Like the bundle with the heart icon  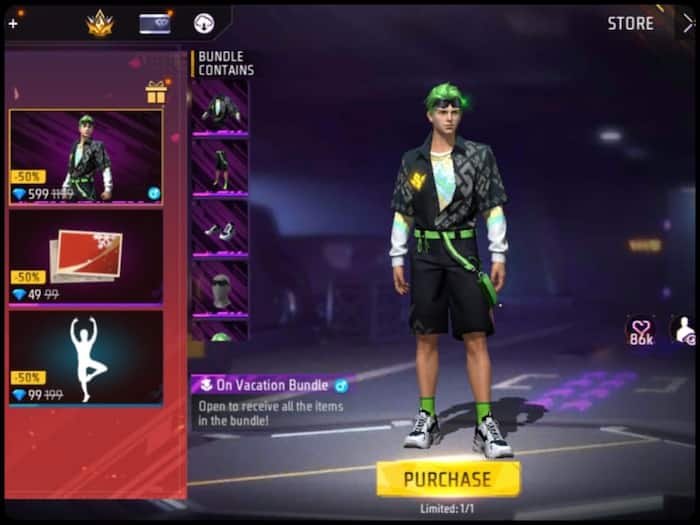tap(640, 330)
